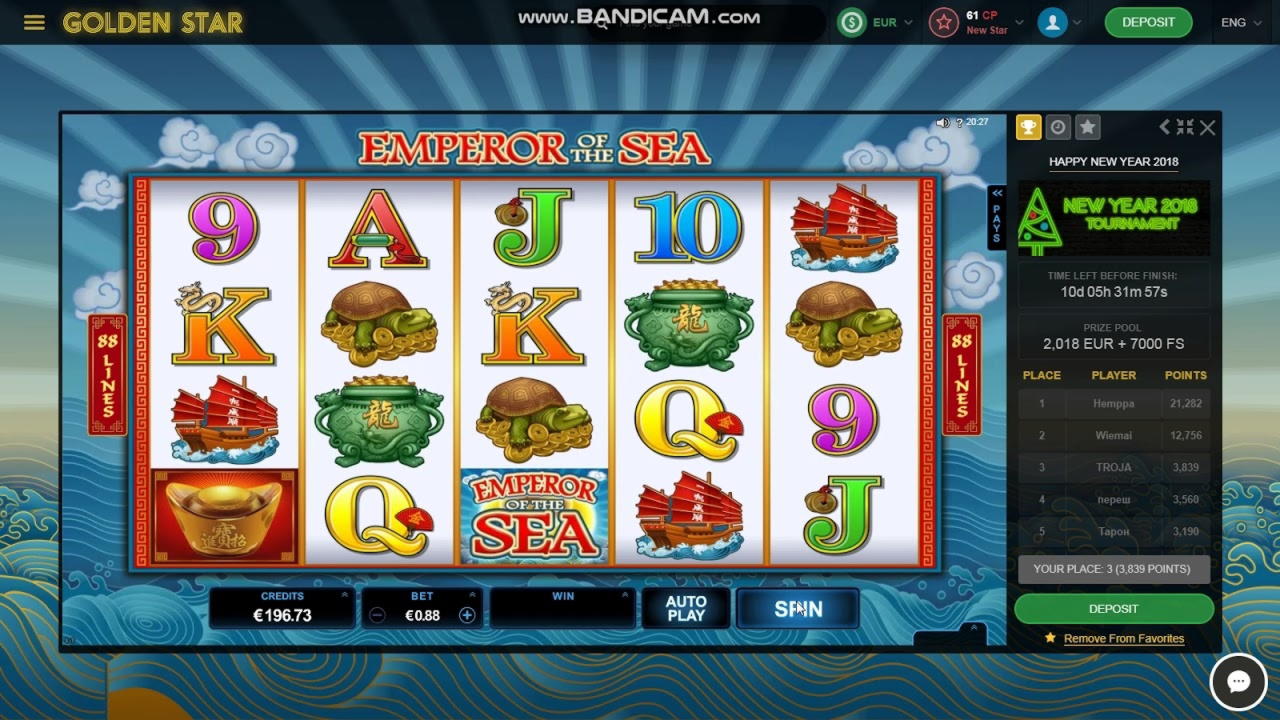This screenshot has width=1280, height=720.
Task: Toggle fullscreen with the inward arrows icon
Action: [x=1185, y=127]
